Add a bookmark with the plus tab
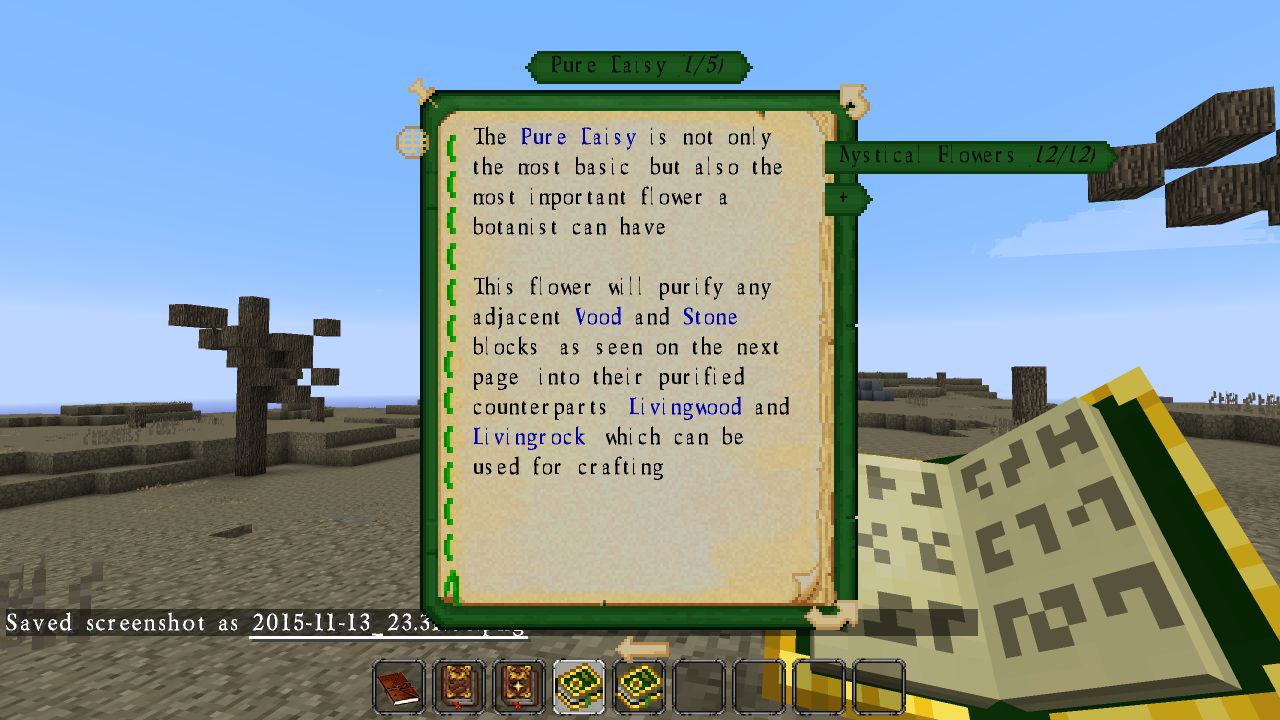Screen dimensions: 1280x720 click(845, 198)
